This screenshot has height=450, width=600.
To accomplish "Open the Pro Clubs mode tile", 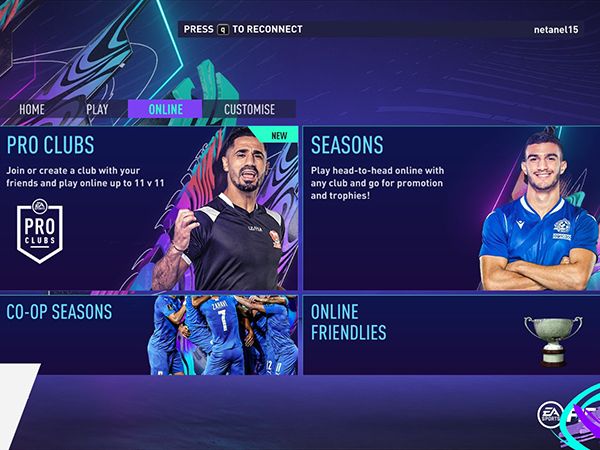I will [148, 208].
